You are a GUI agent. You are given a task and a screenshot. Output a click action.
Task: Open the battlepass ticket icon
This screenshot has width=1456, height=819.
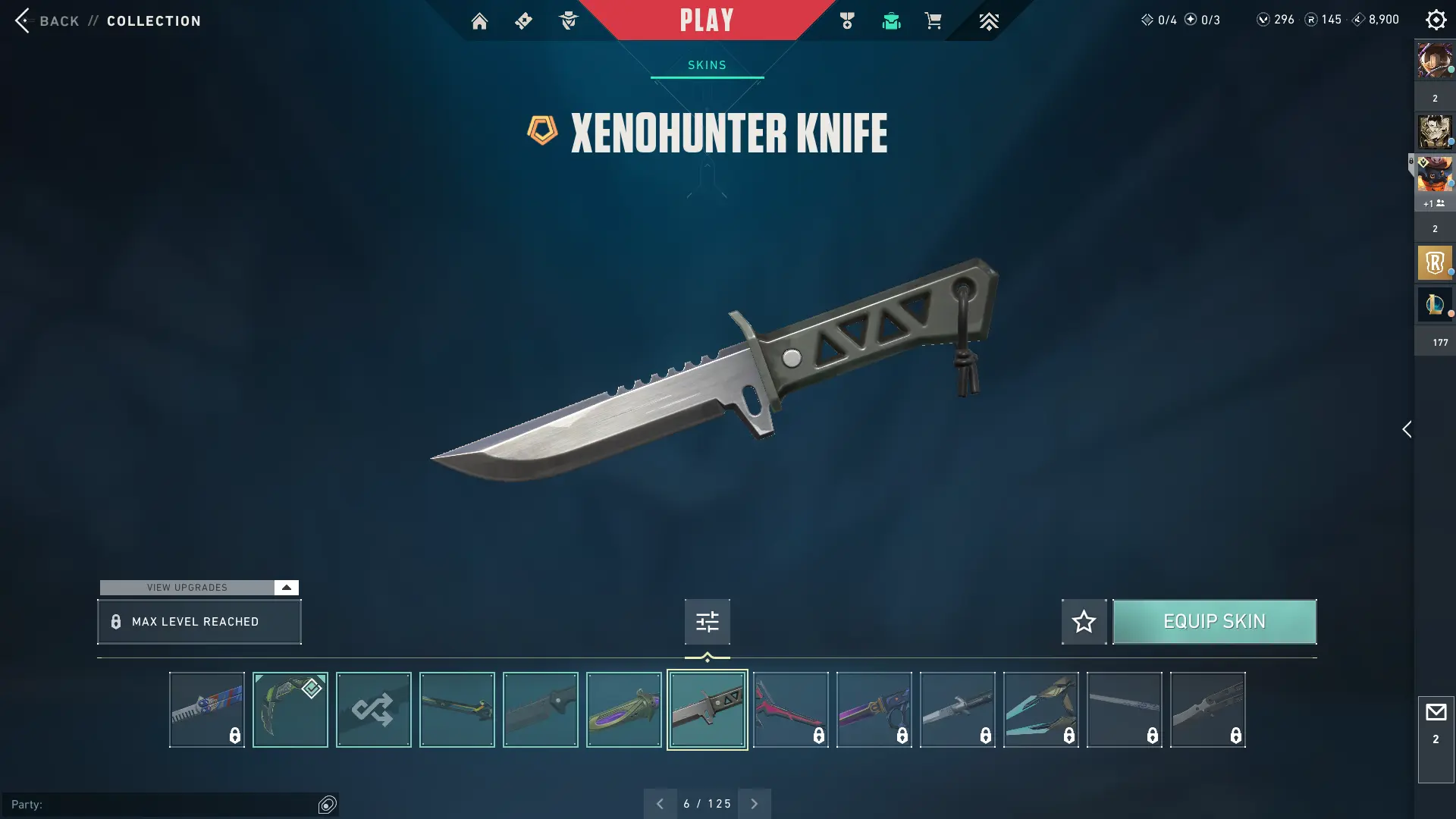pos(523,20)
